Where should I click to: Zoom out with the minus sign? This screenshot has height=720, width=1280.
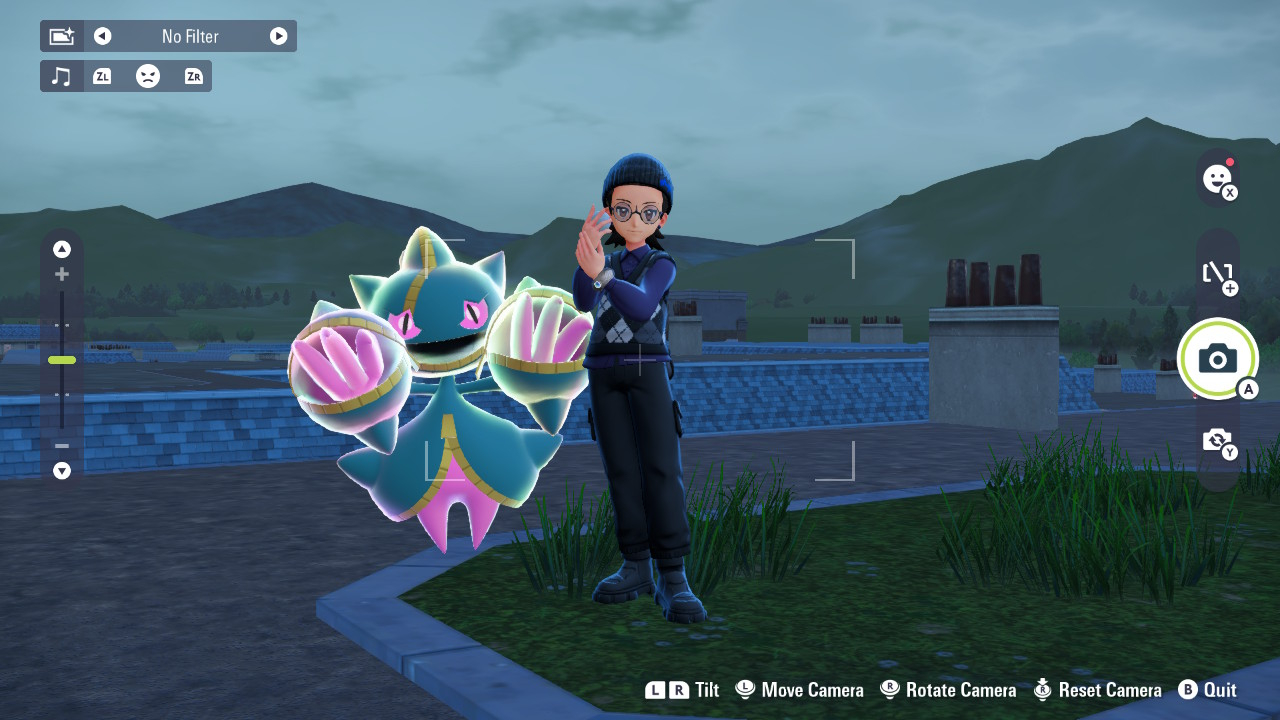62,446
